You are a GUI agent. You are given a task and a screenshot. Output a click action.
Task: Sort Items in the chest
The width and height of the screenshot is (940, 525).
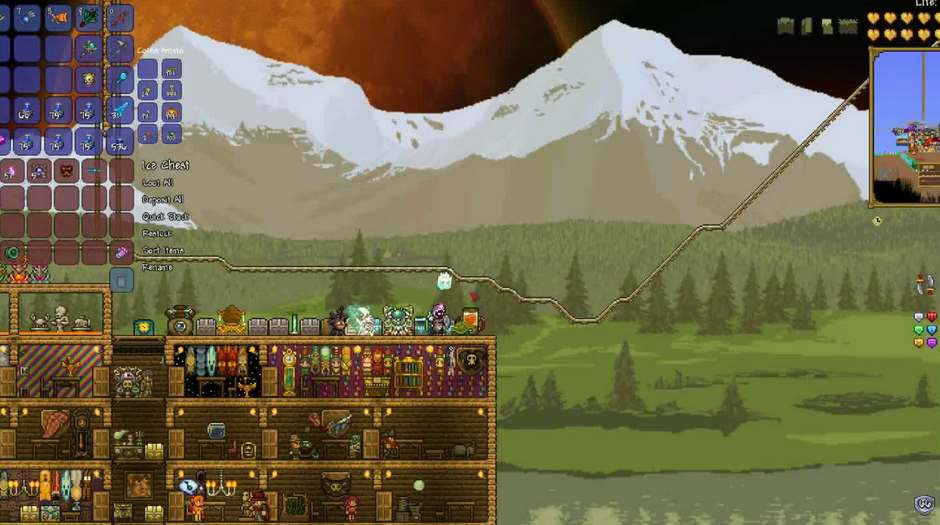pos(162,251)
